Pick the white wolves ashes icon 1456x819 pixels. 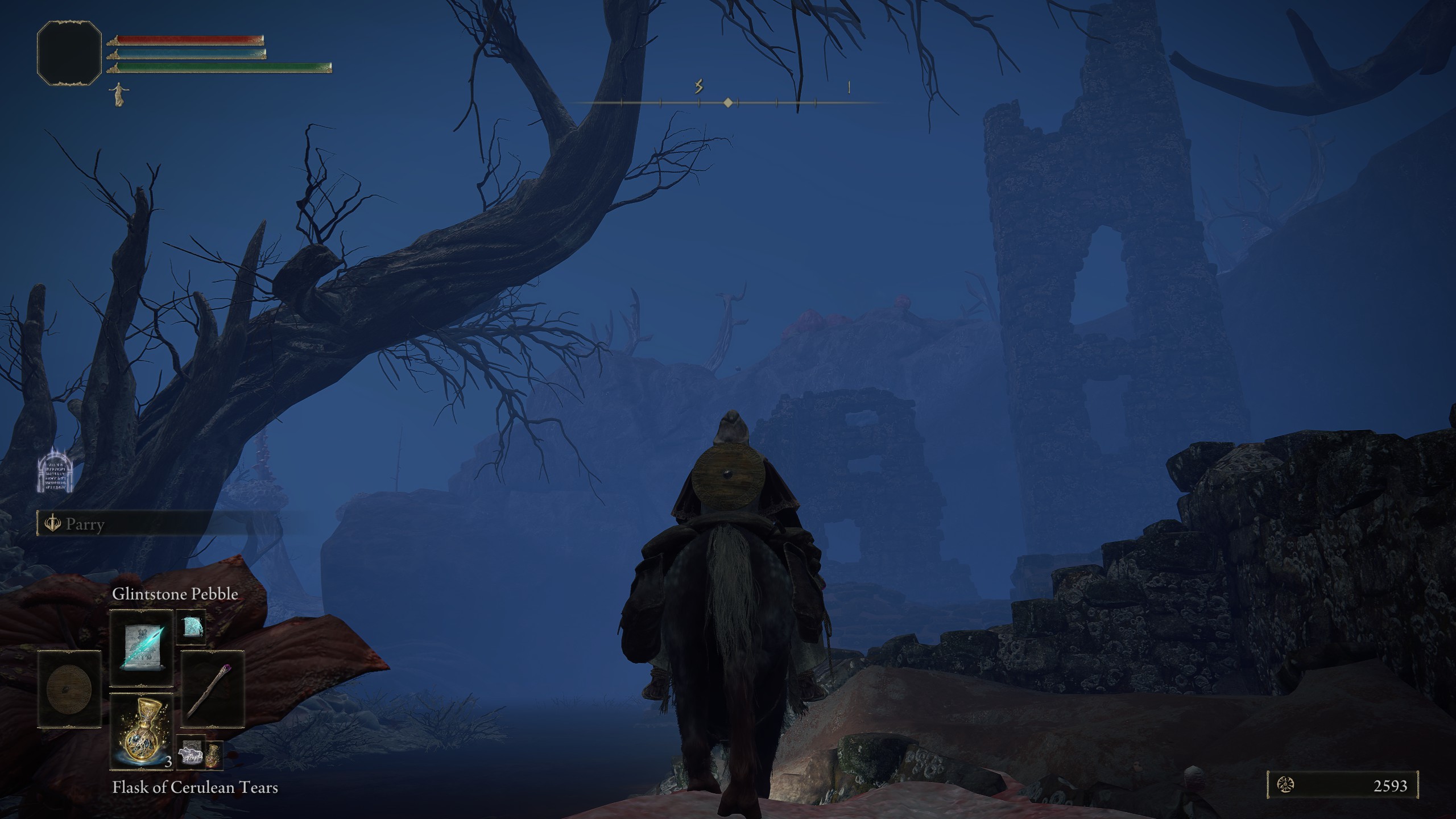(191, 755)
